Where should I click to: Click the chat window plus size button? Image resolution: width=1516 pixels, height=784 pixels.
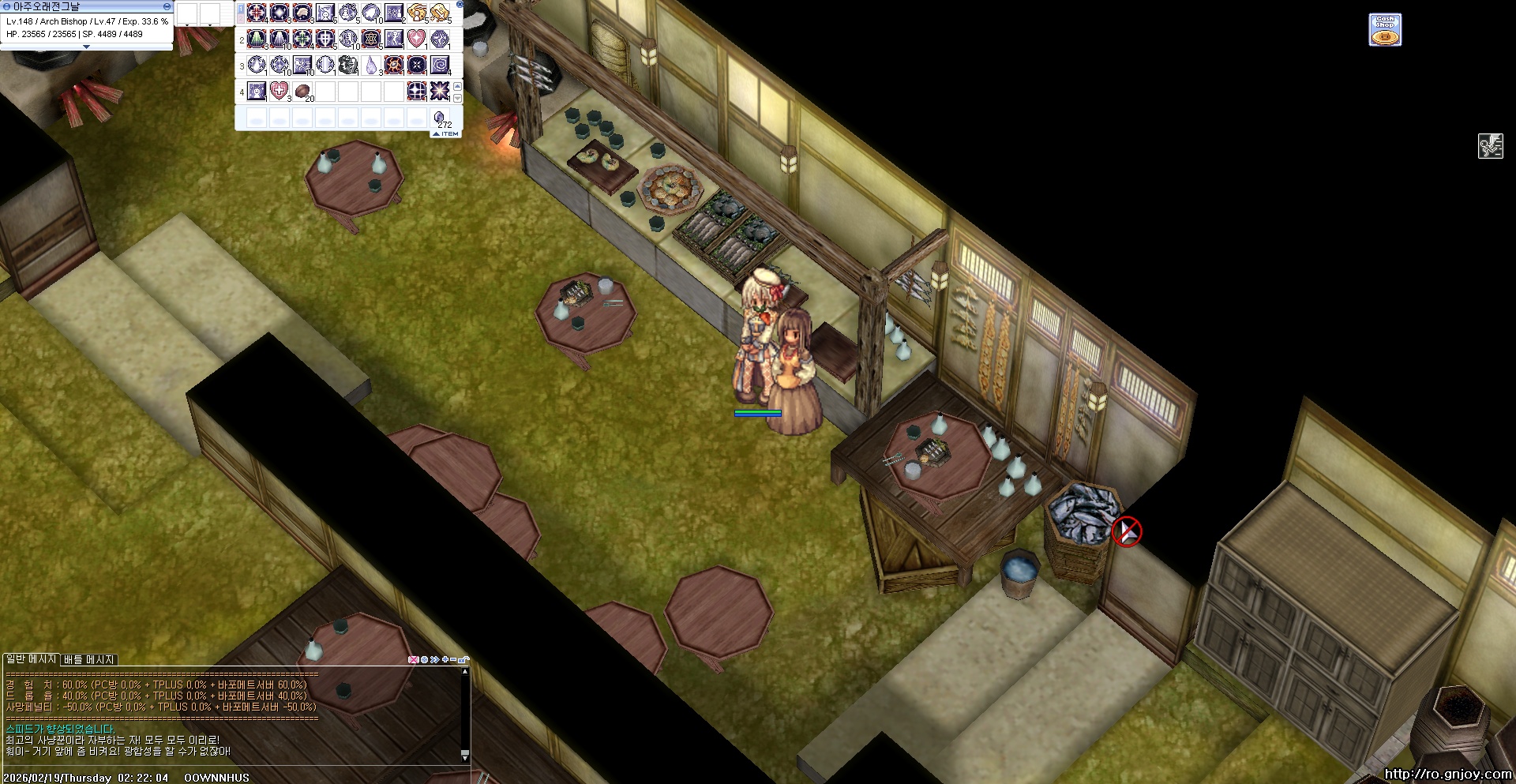[x=445, y=659]
